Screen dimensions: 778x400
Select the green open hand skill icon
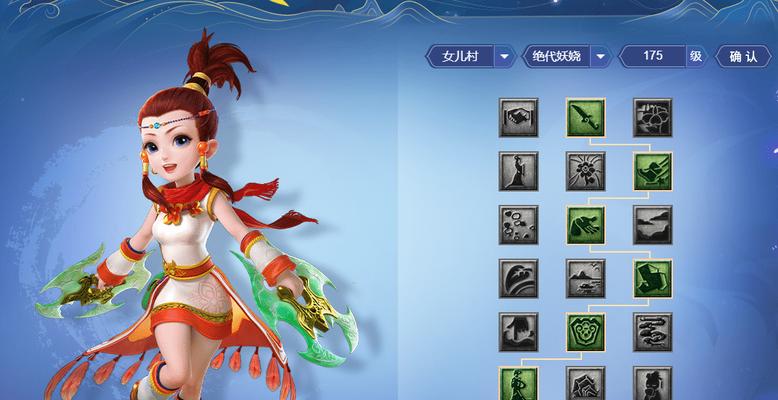click(x=585, y=226)
